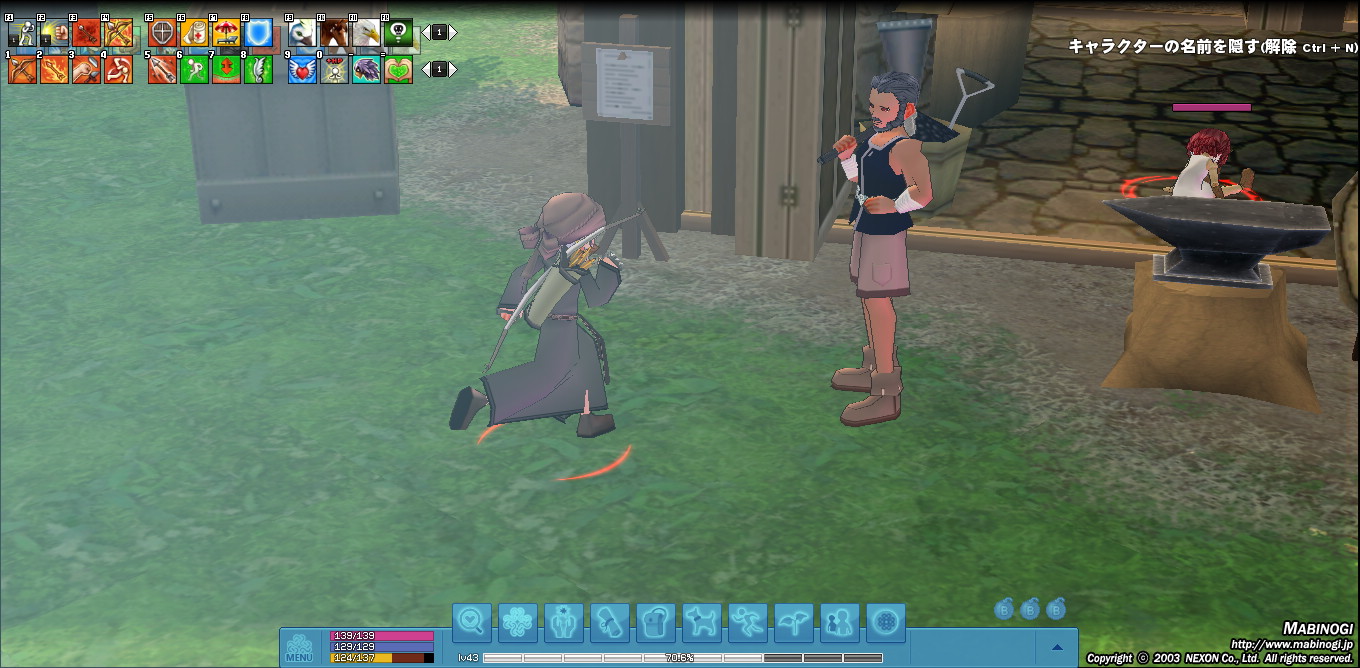Open the two-people friends icon

click(x=839, y=623)
